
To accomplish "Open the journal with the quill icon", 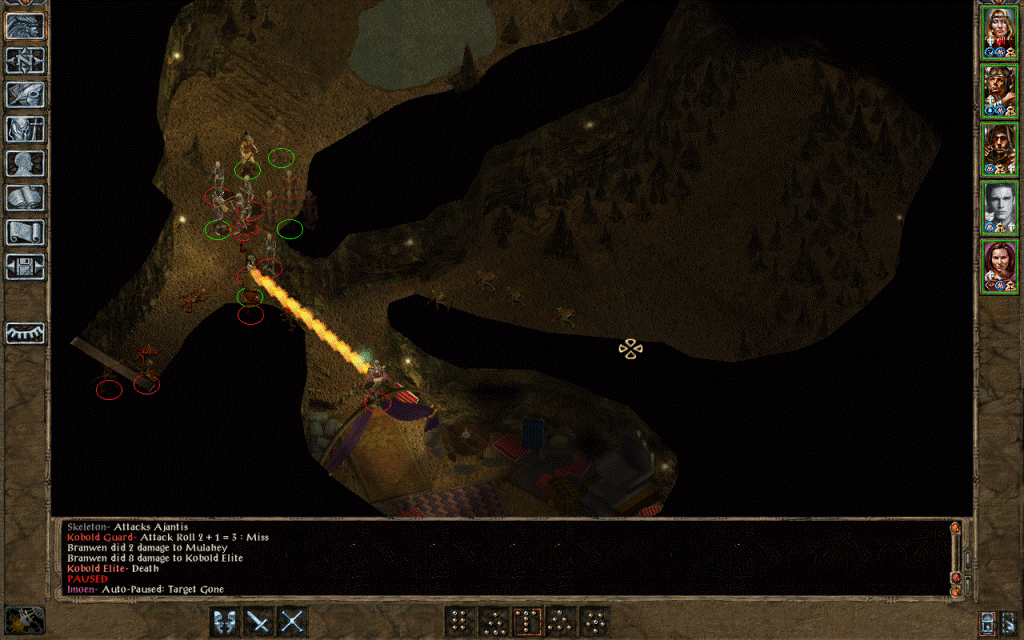I will pyautogui.click(x=24, y=95).
